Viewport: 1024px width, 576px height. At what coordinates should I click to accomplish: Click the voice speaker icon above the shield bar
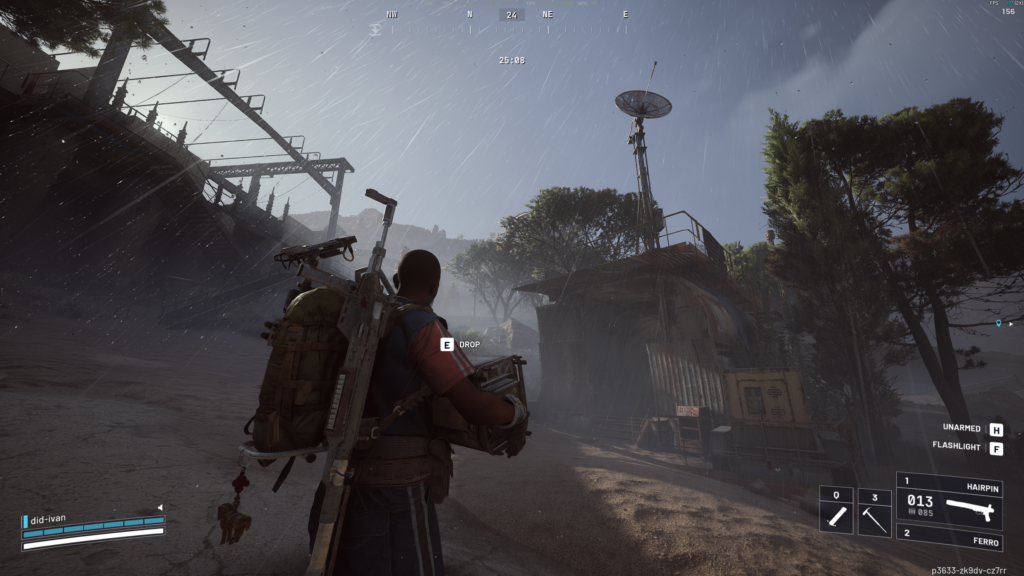coord(158,508)
